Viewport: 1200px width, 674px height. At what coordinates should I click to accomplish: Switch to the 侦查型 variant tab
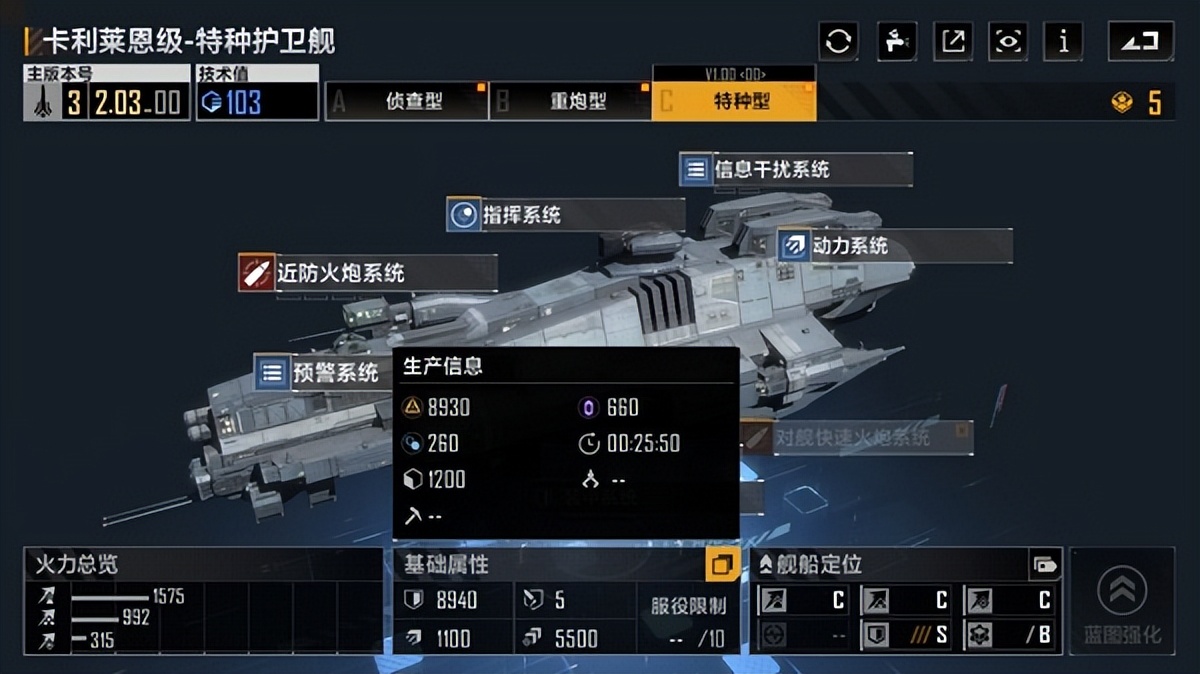coord(407,102)
